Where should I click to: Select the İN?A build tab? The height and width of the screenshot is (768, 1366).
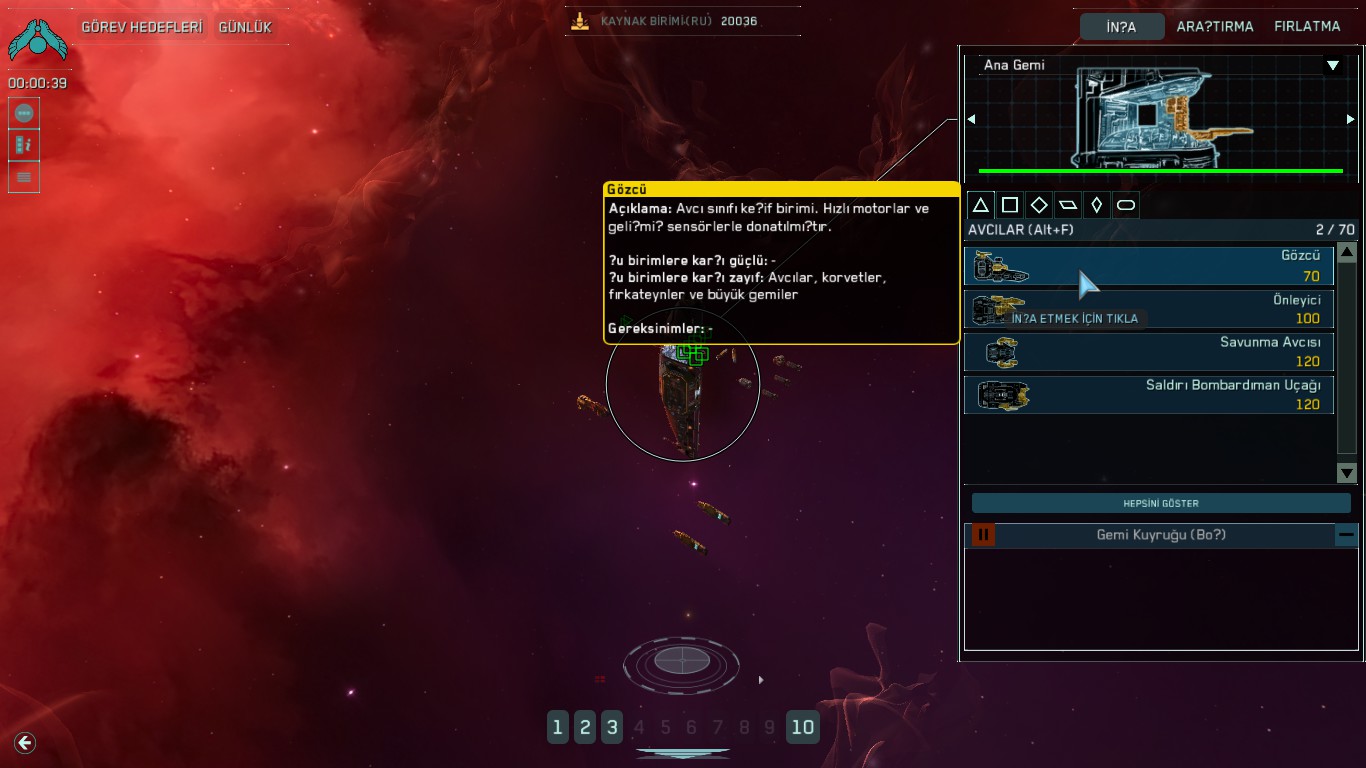click(1121, 27)
